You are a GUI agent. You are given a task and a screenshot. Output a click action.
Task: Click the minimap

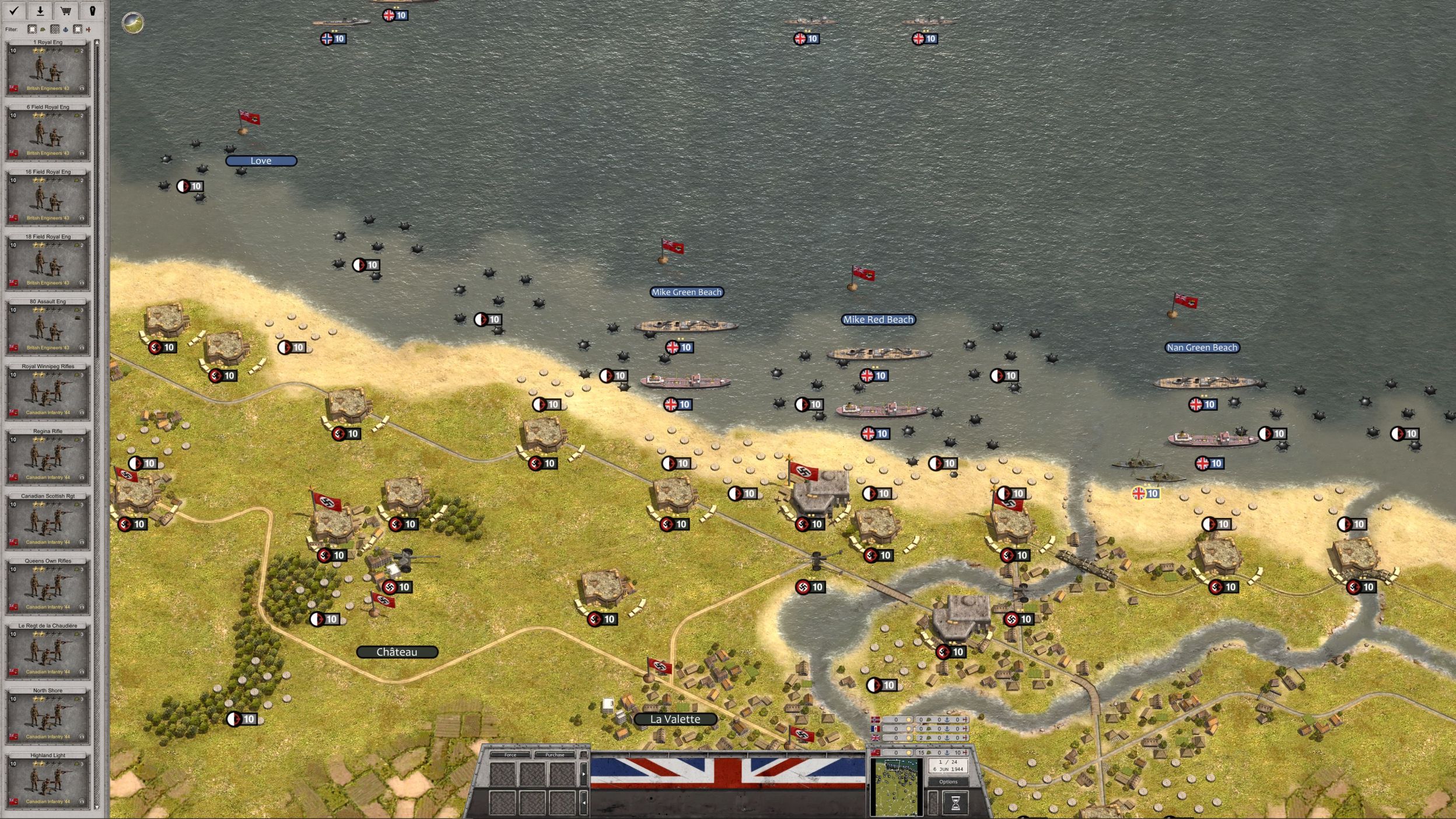pyautogui.click(x=895, y=787)
